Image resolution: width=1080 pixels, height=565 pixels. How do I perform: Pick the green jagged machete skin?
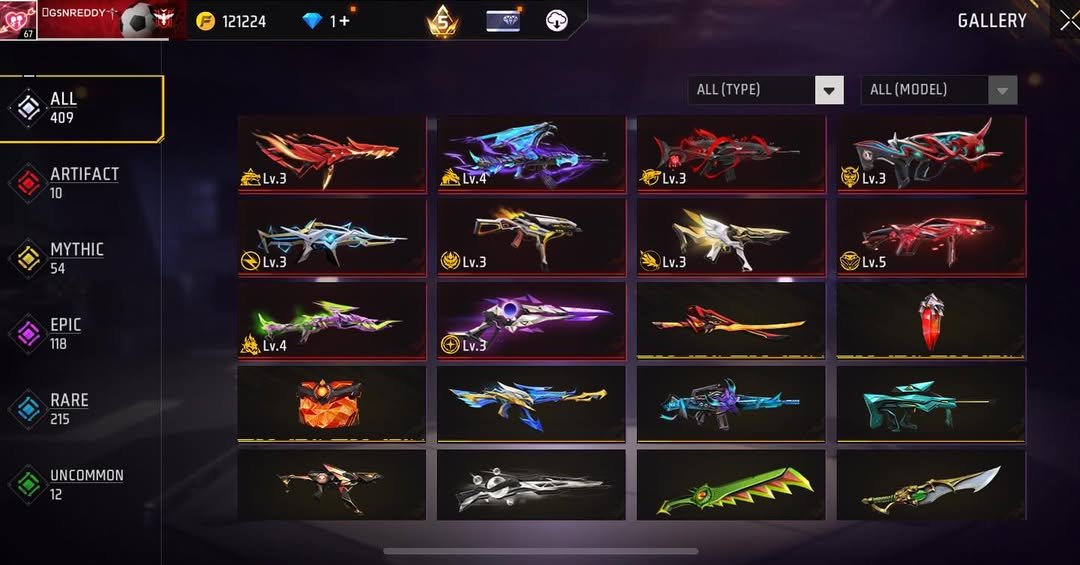point(731,487)
